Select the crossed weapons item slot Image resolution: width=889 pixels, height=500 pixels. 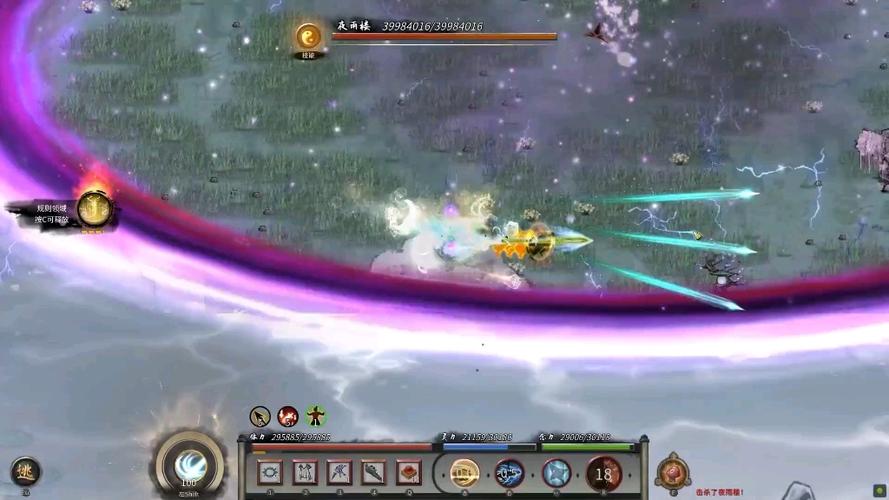click(x=339, y=472)
